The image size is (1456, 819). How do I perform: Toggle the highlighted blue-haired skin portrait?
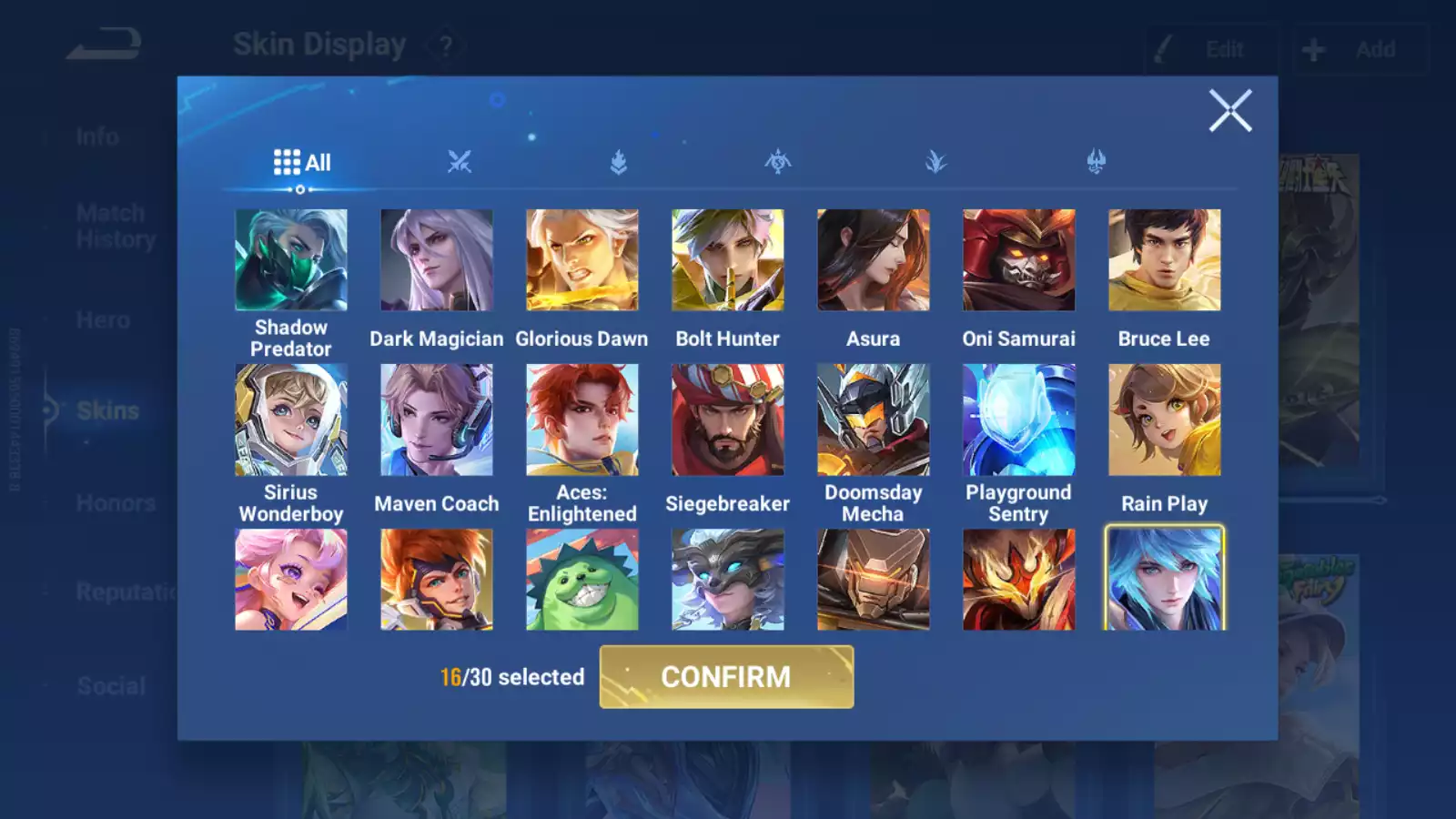coord(1165,579)
